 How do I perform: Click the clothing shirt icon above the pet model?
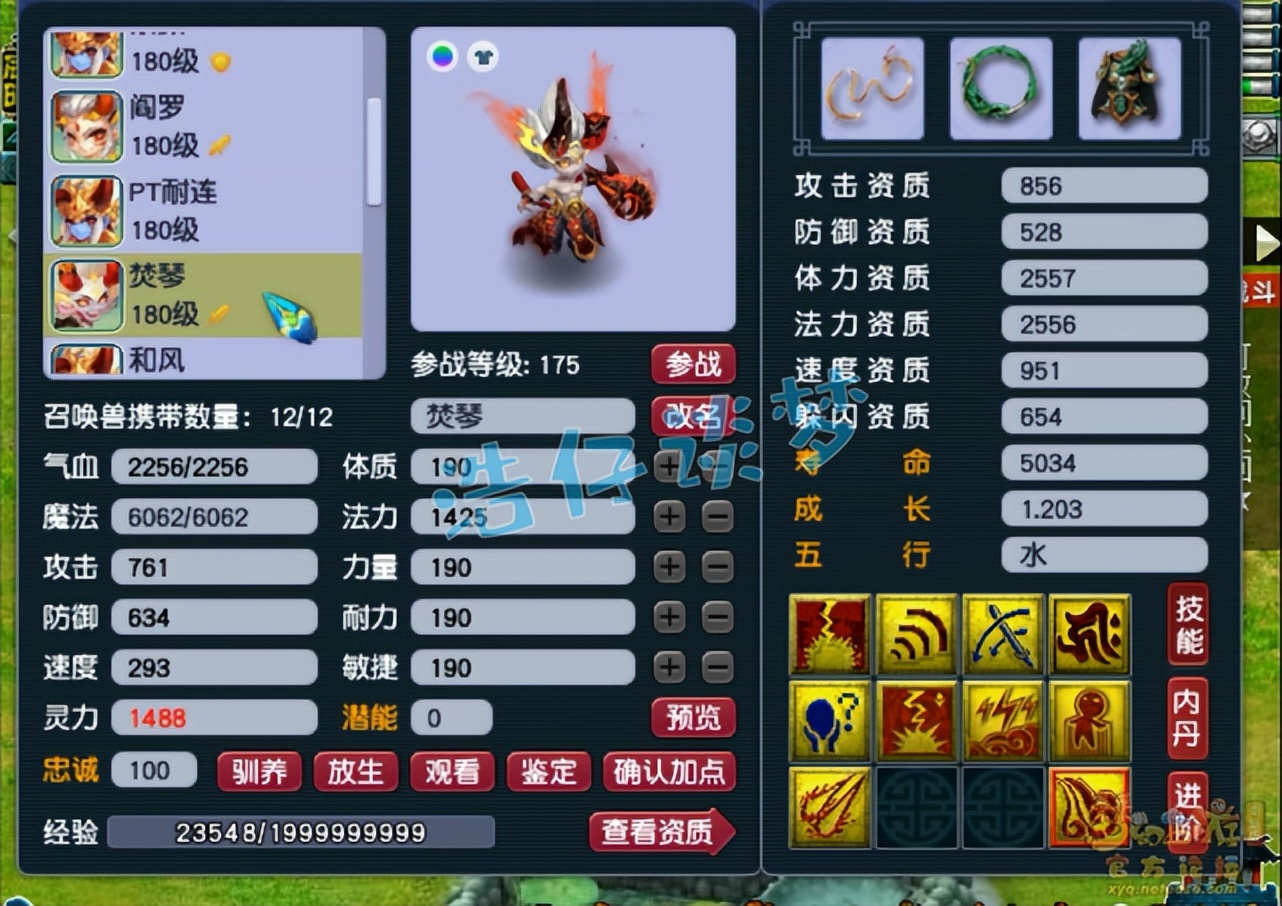click(x=482, y=57)
